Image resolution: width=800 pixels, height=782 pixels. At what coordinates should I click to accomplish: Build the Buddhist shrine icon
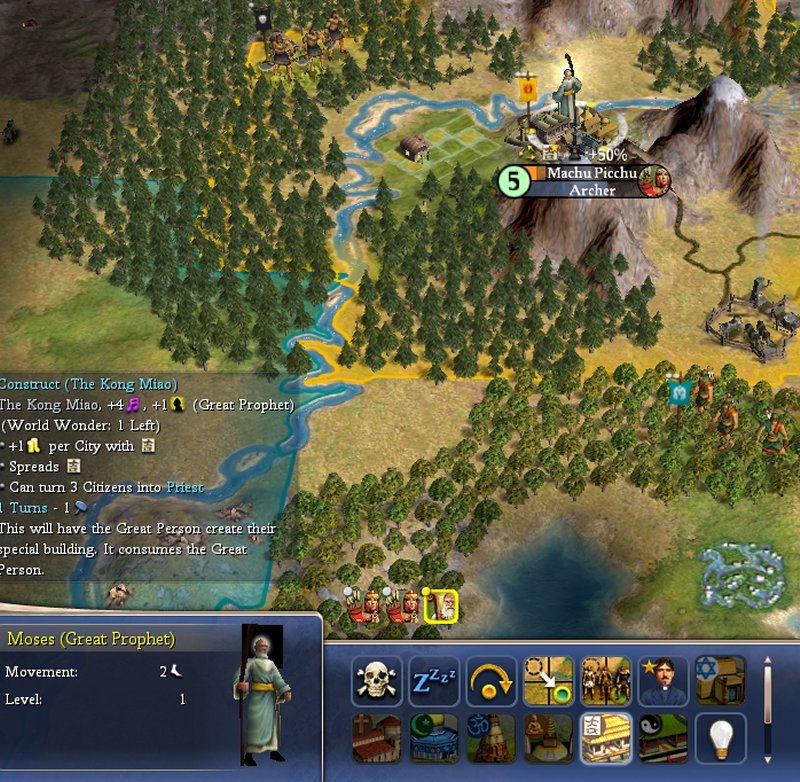point(548,739)
